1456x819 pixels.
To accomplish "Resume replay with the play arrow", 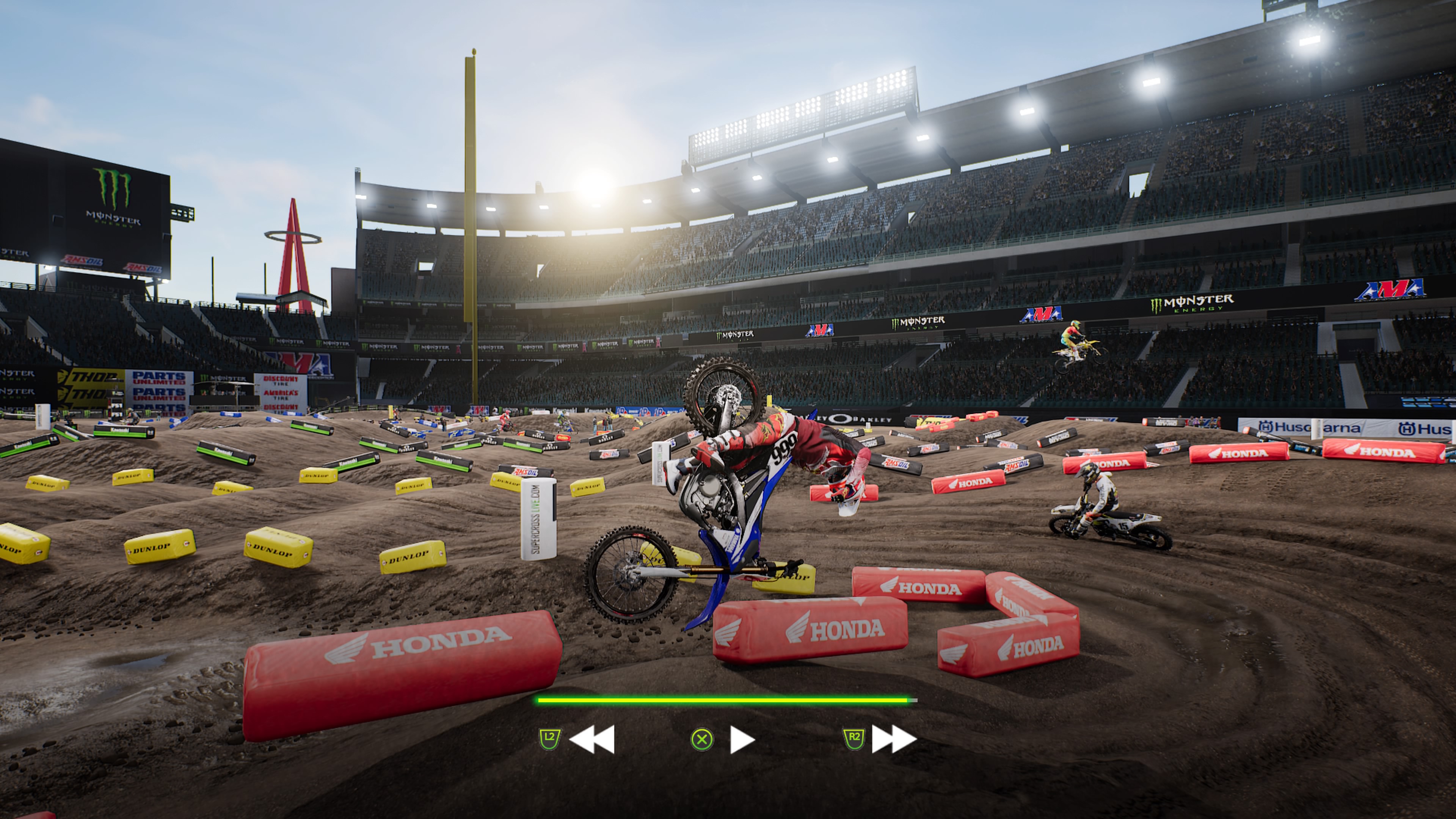I will click(x=742, y=739).
